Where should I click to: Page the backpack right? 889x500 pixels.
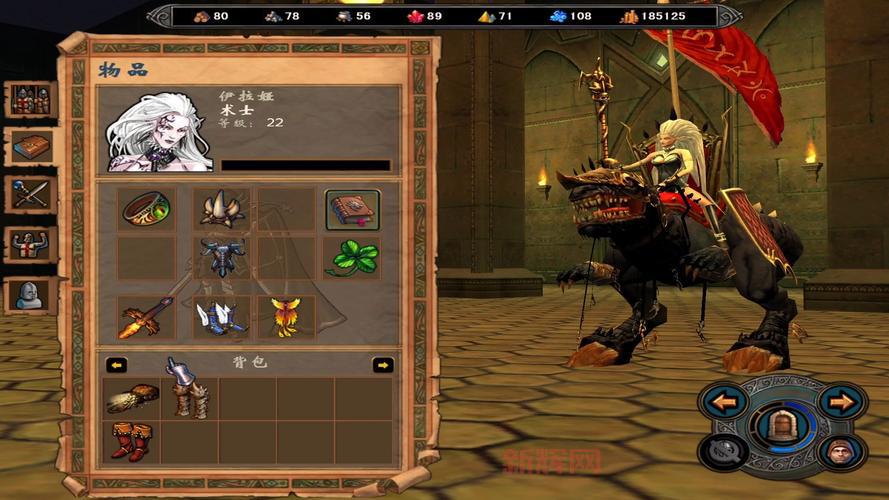(382, 365)
